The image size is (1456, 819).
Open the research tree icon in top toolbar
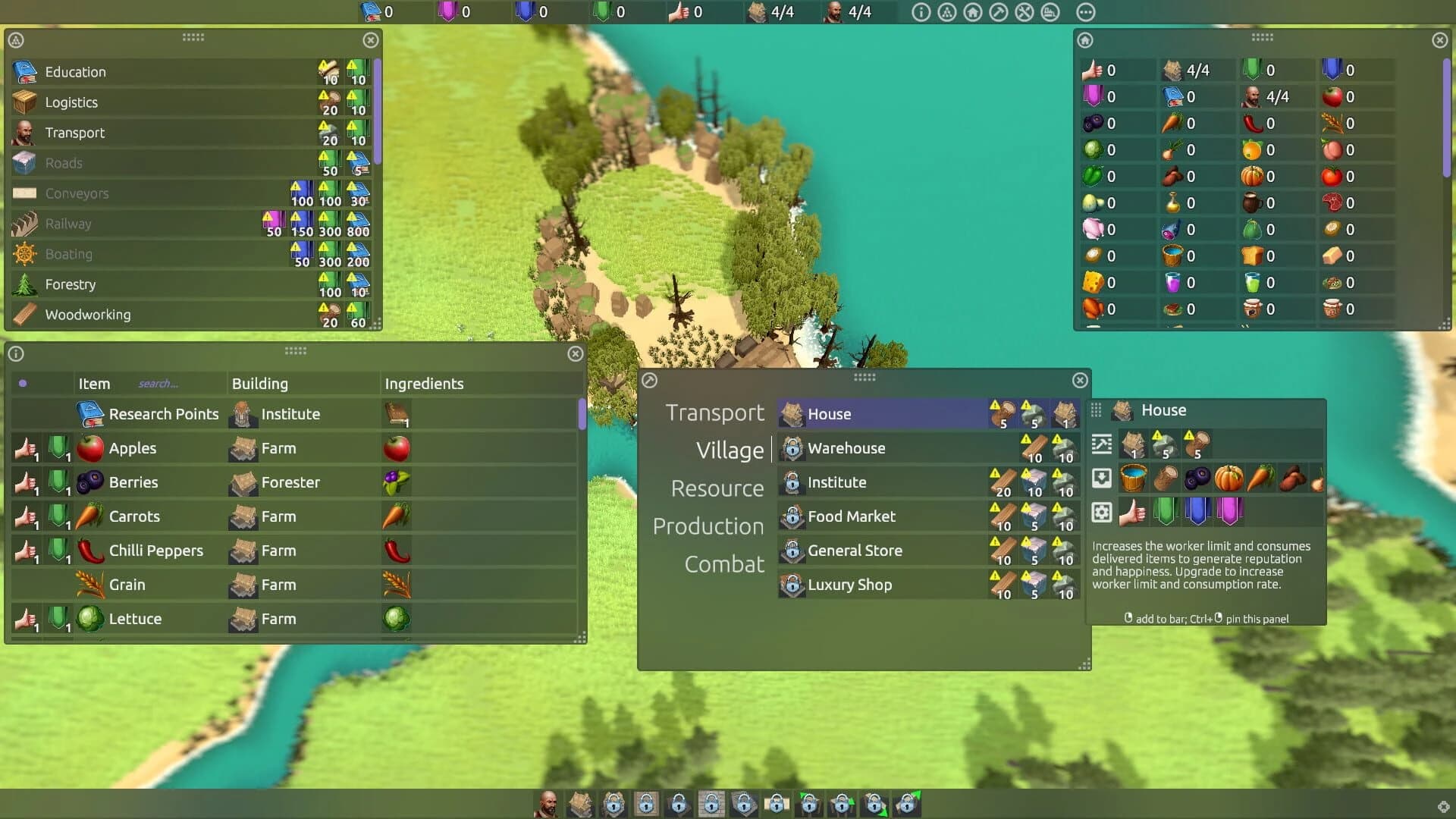946,12
